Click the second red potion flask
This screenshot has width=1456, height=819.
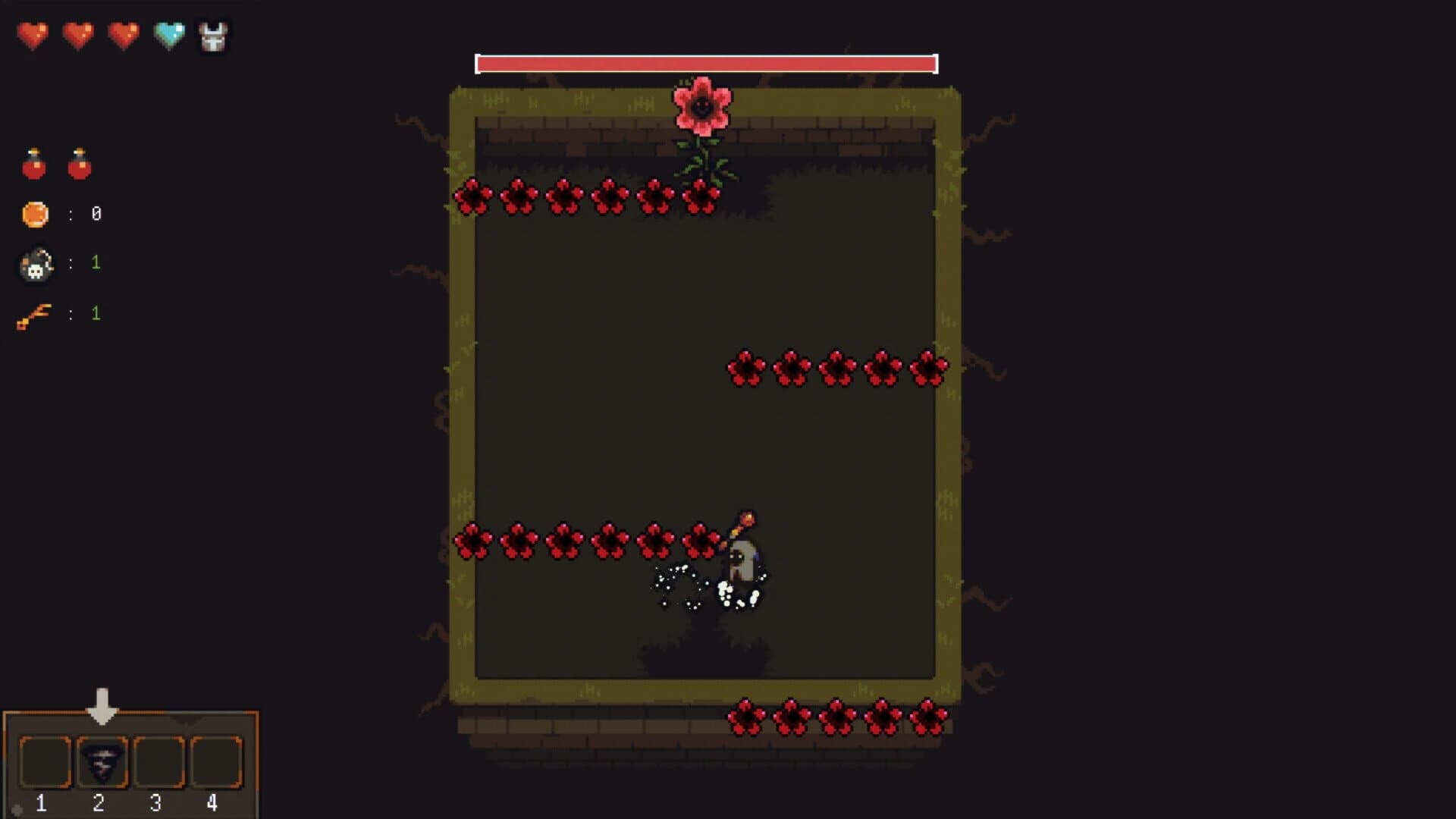tap(79, 165)
